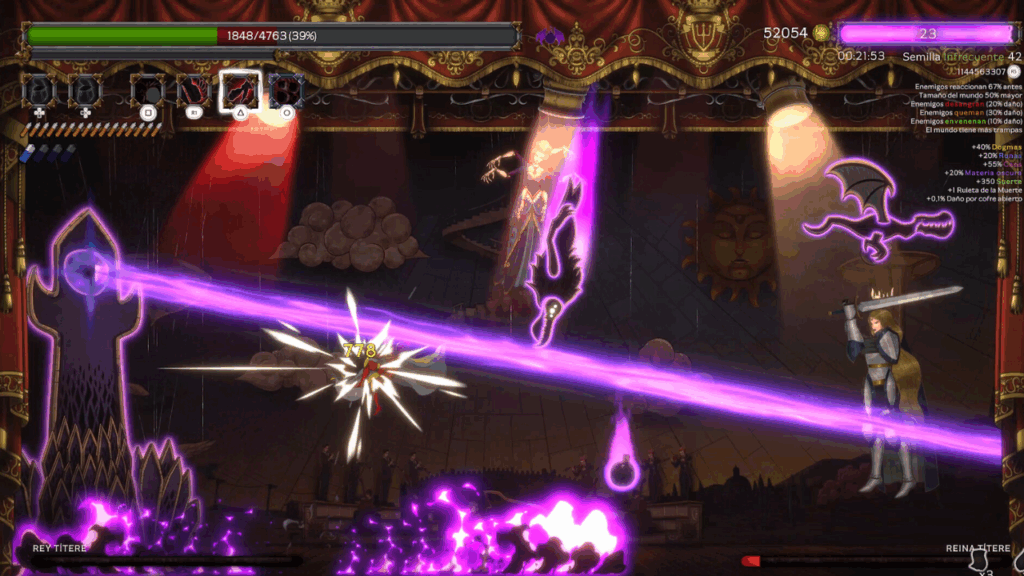Choose the red wing ability slot
This screenshot has height=576, width=1024.
click(x=193, y=91)
